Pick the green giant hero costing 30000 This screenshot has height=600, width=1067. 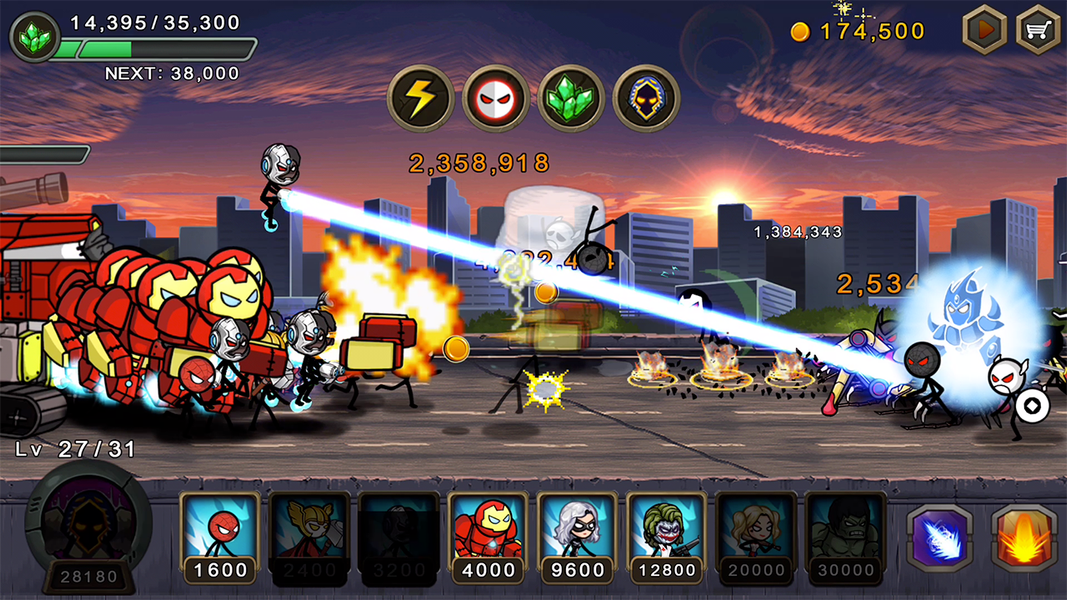tap(845, 535)
